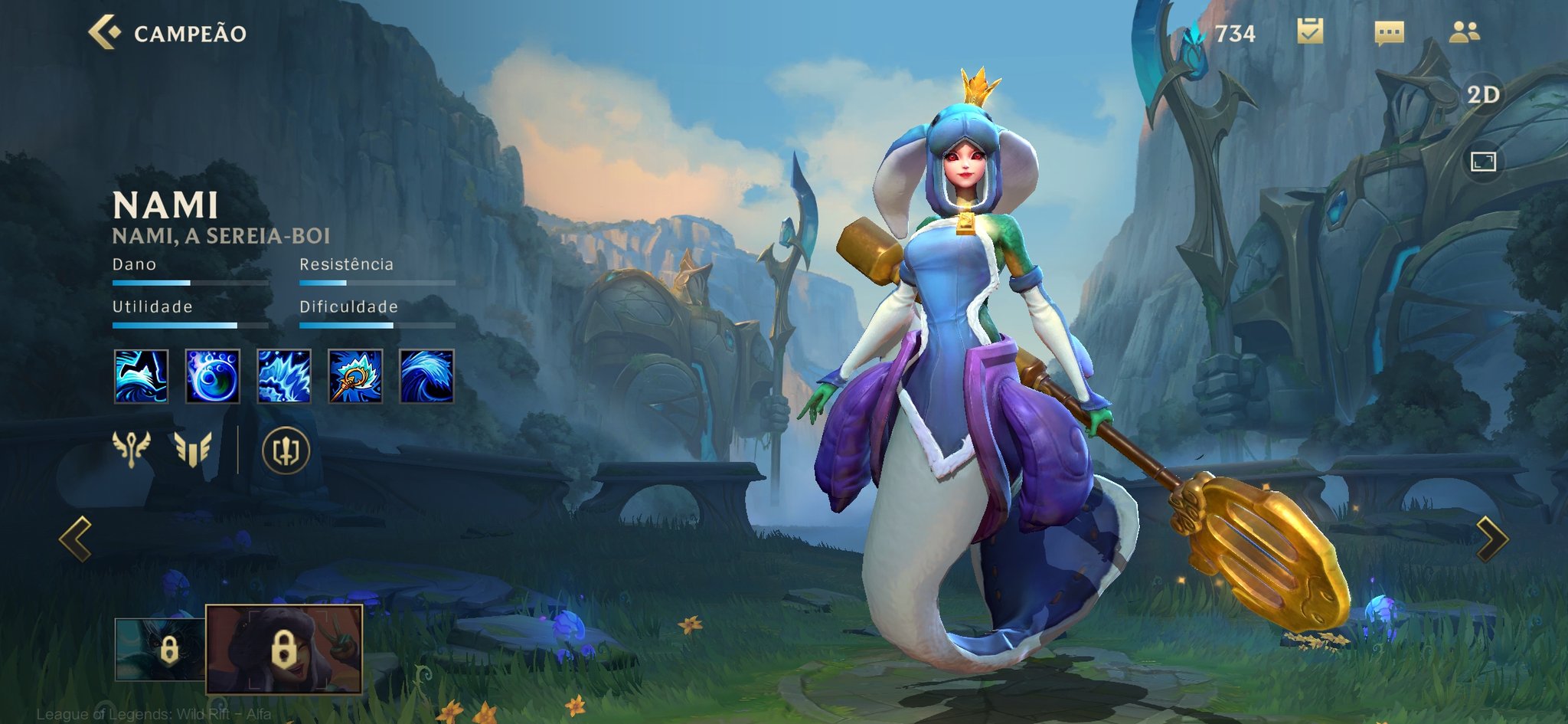Open the friends list icon
1568x724 pixels.
[x=1465, y=31]
